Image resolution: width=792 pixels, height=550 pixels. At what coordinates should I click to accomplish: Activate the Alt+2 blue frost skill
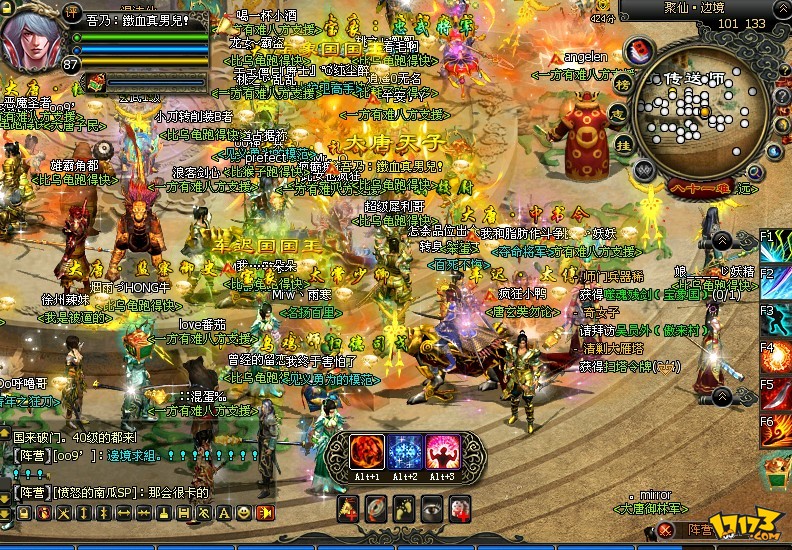405,453
